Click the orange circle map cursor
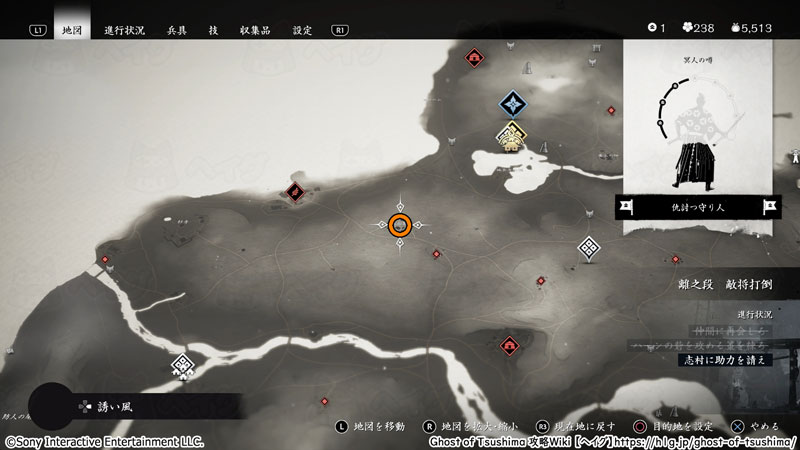800x450 pixels. click(x=400, y=226)
